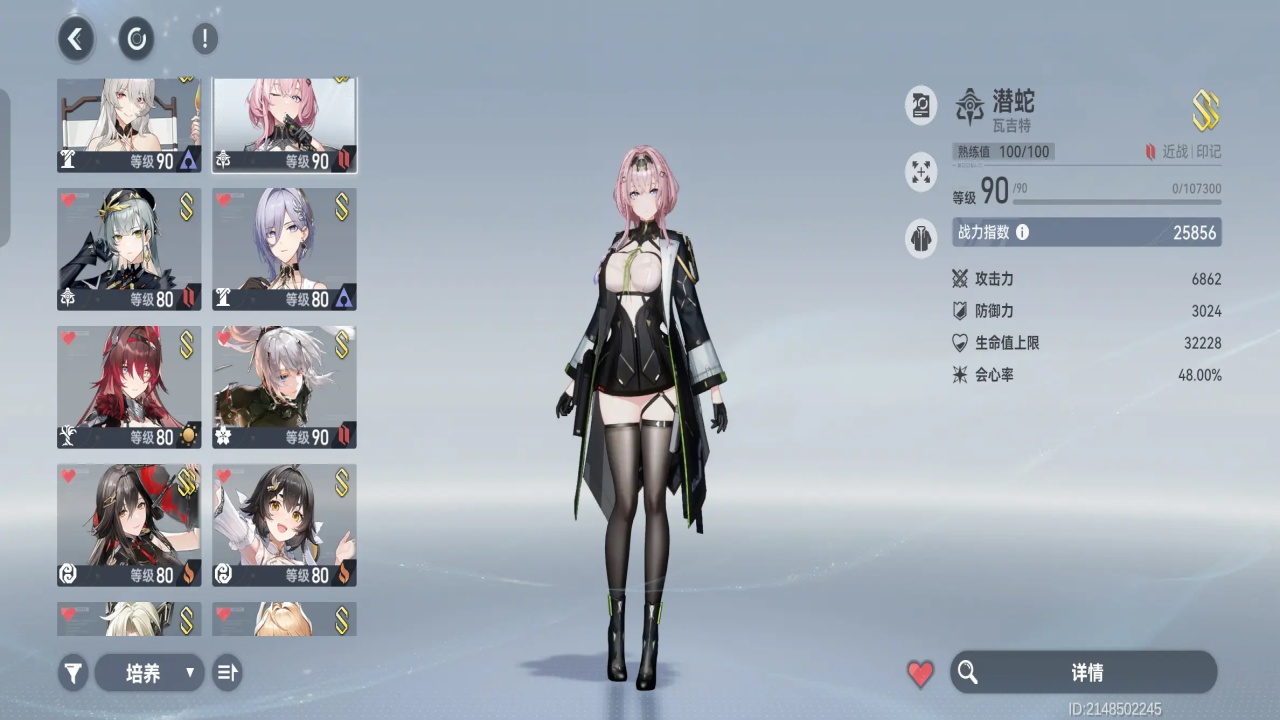Choose the green-eyed silver-haired level 80 card
Viewport: 1280px width, 720px height.
[x=129, y=249]
